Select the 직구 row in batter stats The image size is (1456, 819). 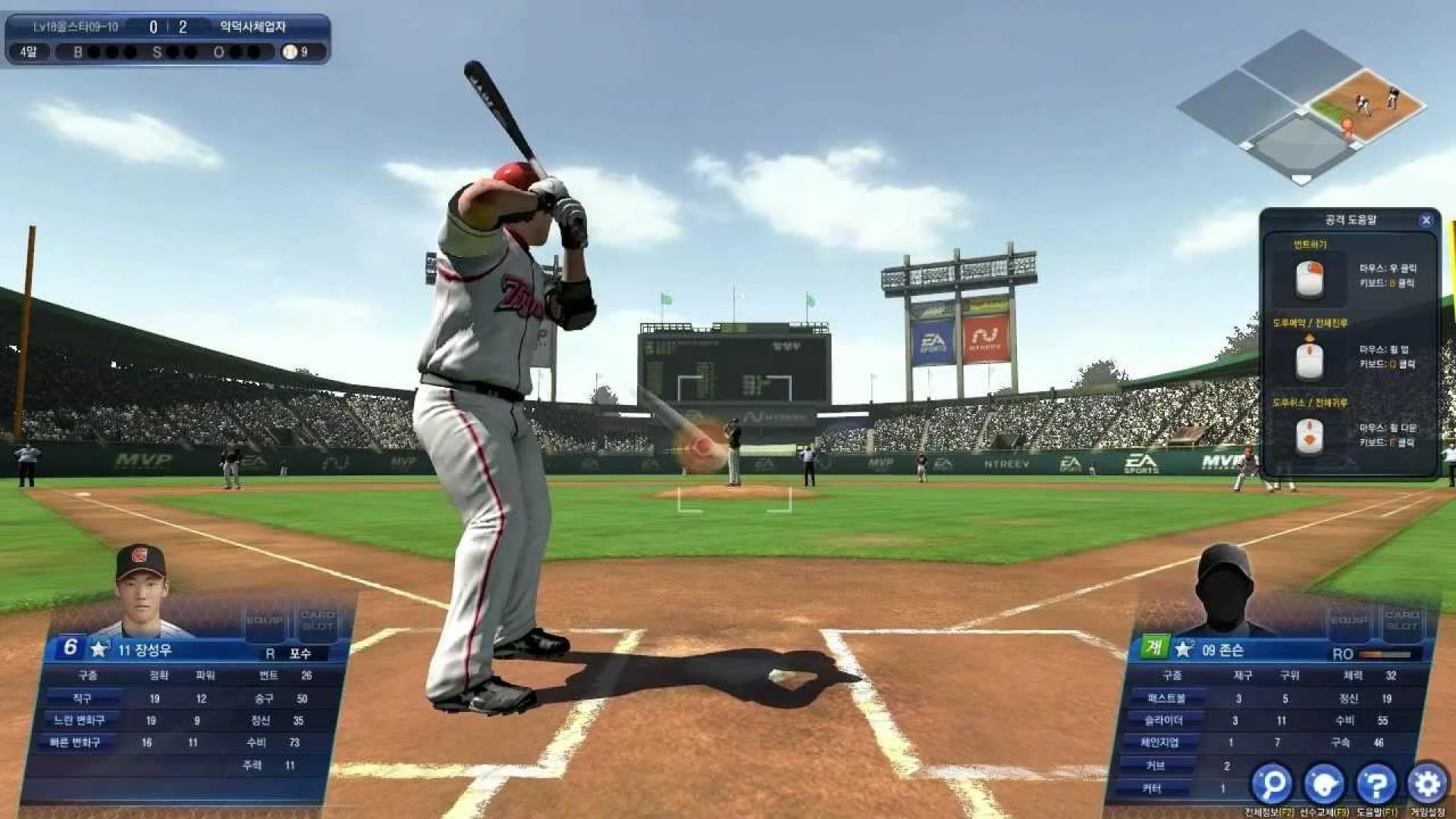point(83,698)
